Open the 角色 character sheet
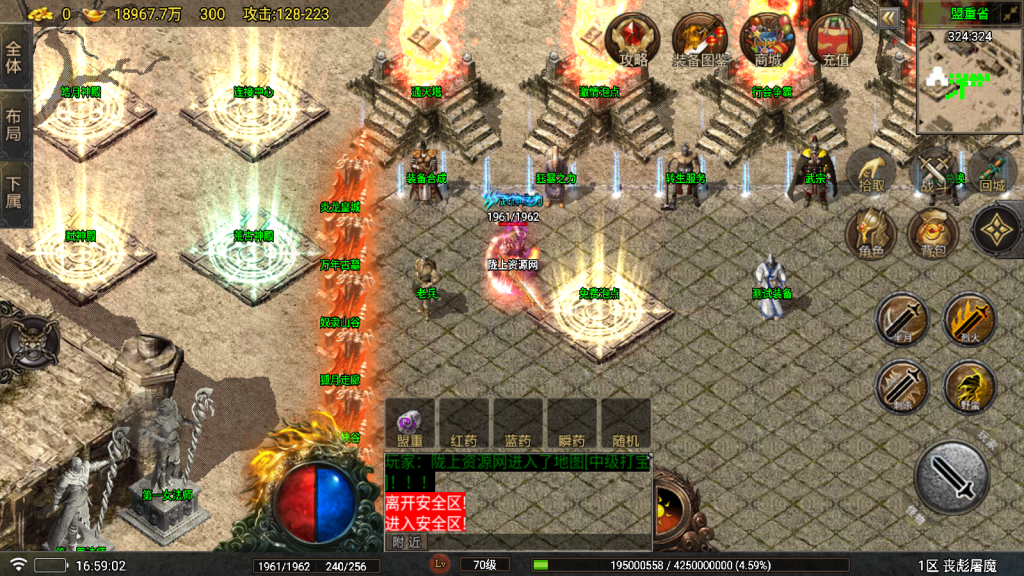The width and height of the screenshot is (1024, 576). point(872,234)
